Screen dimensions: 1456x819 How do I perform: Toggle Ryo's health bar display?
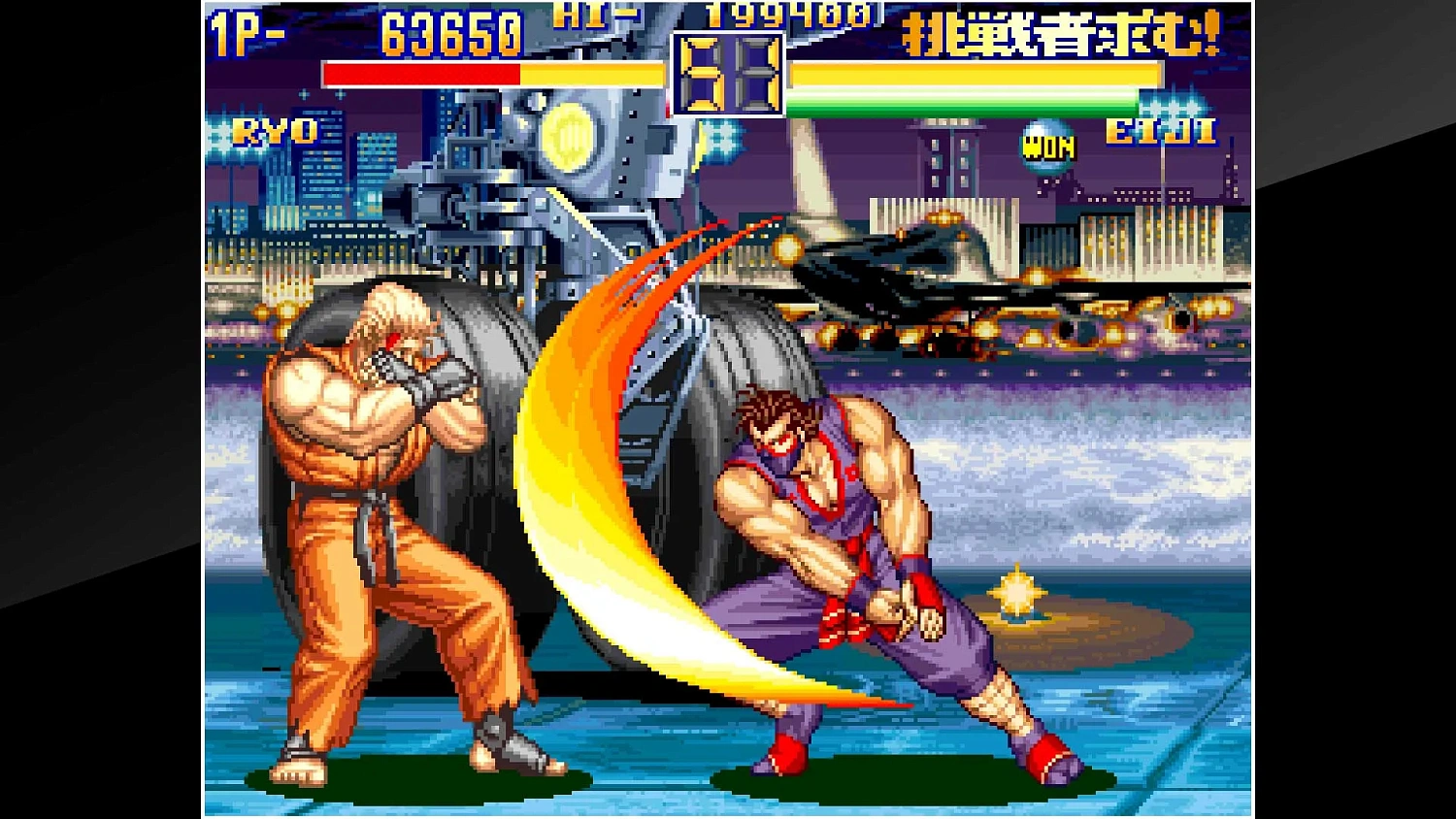pyautogui.click(x=495, y=72)
